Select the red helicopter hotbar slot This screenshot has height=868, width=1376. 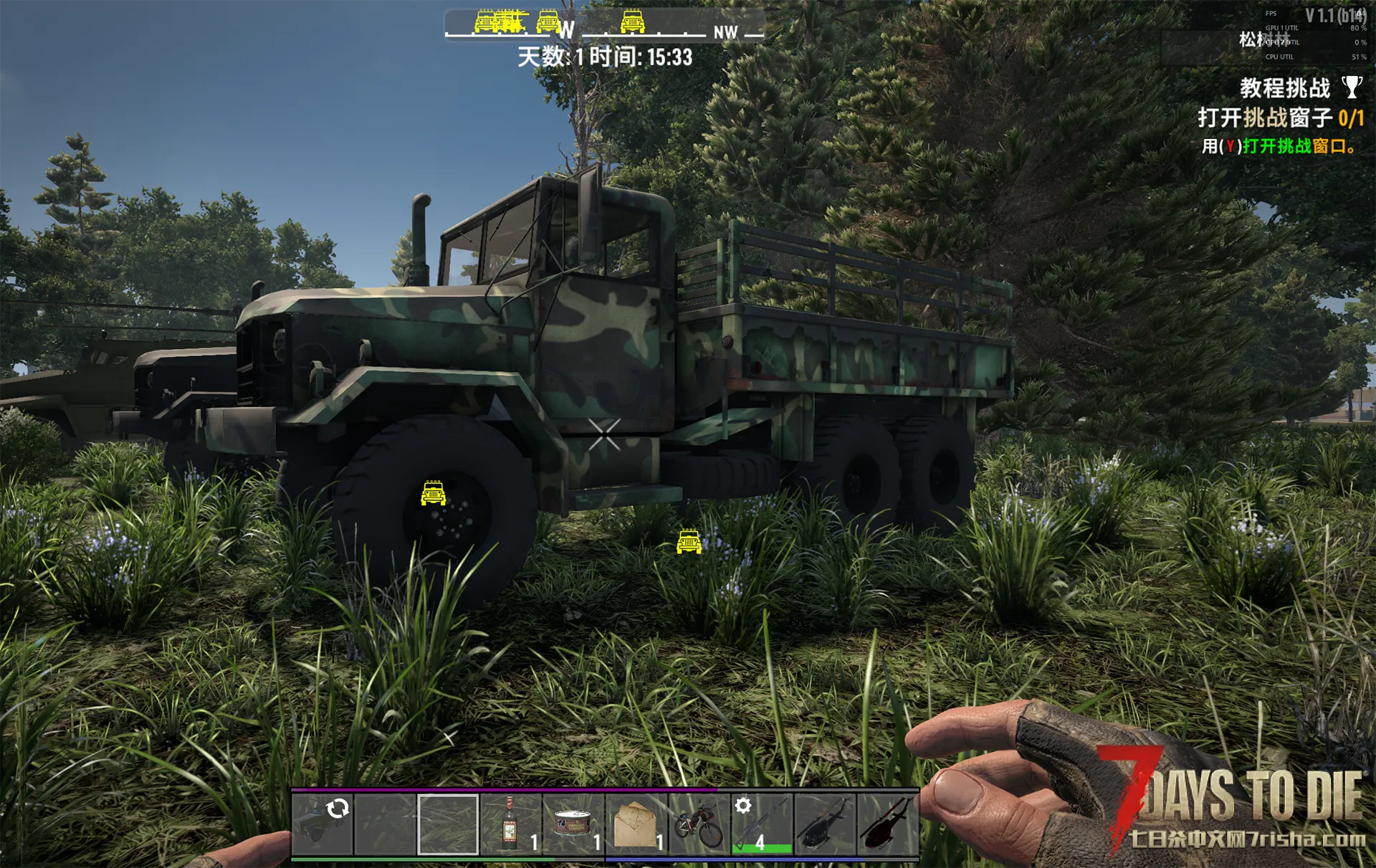(x=887, y=824)
